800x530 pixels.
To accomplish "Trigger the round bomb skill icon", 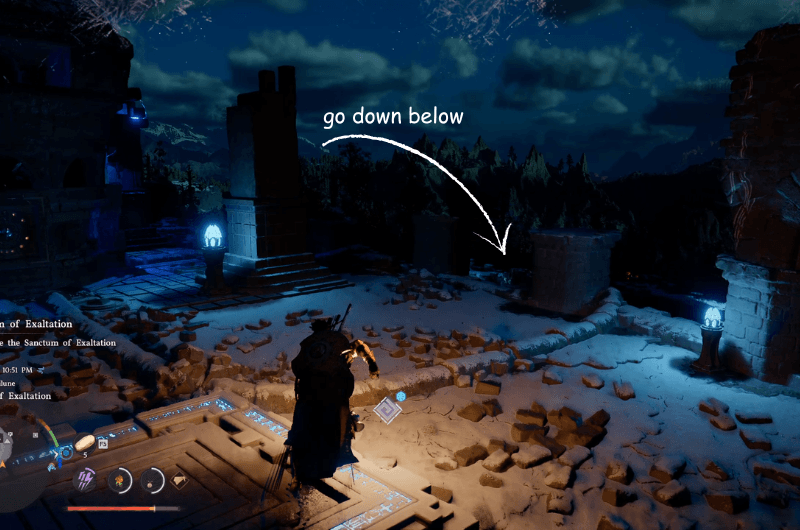I will 153,480.
